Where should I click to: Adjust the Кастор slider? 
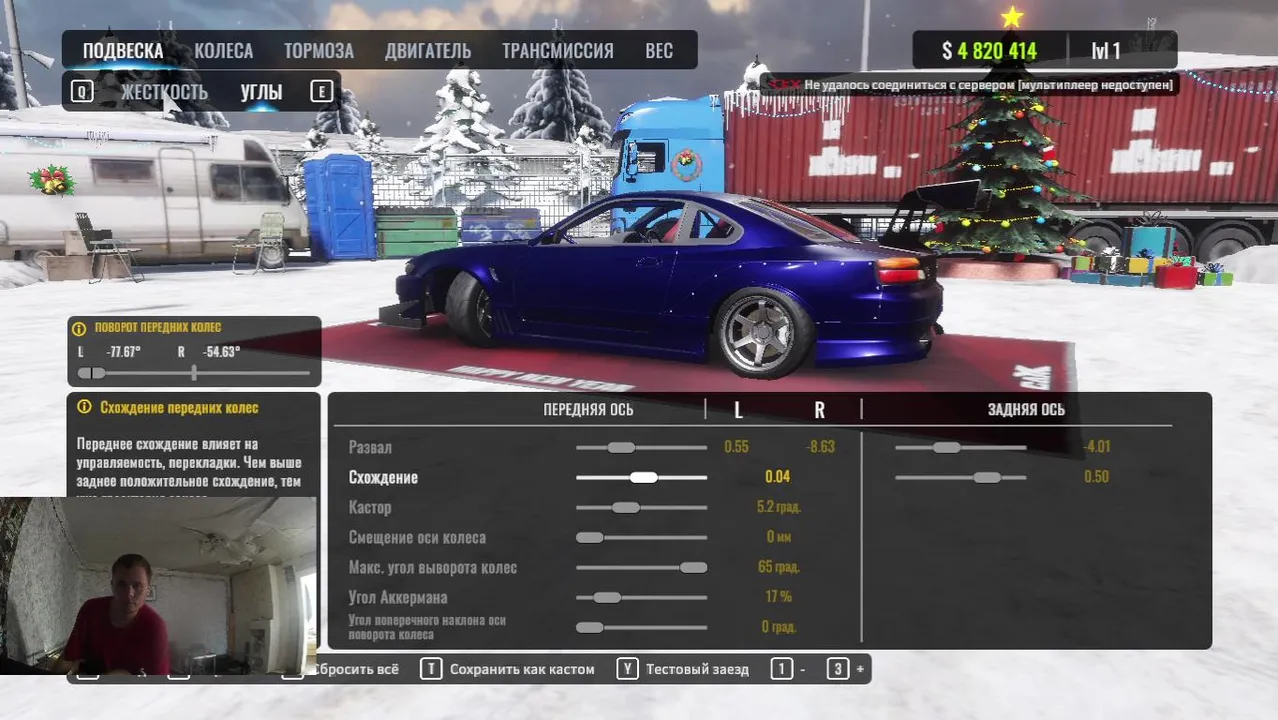coord(625,507)
